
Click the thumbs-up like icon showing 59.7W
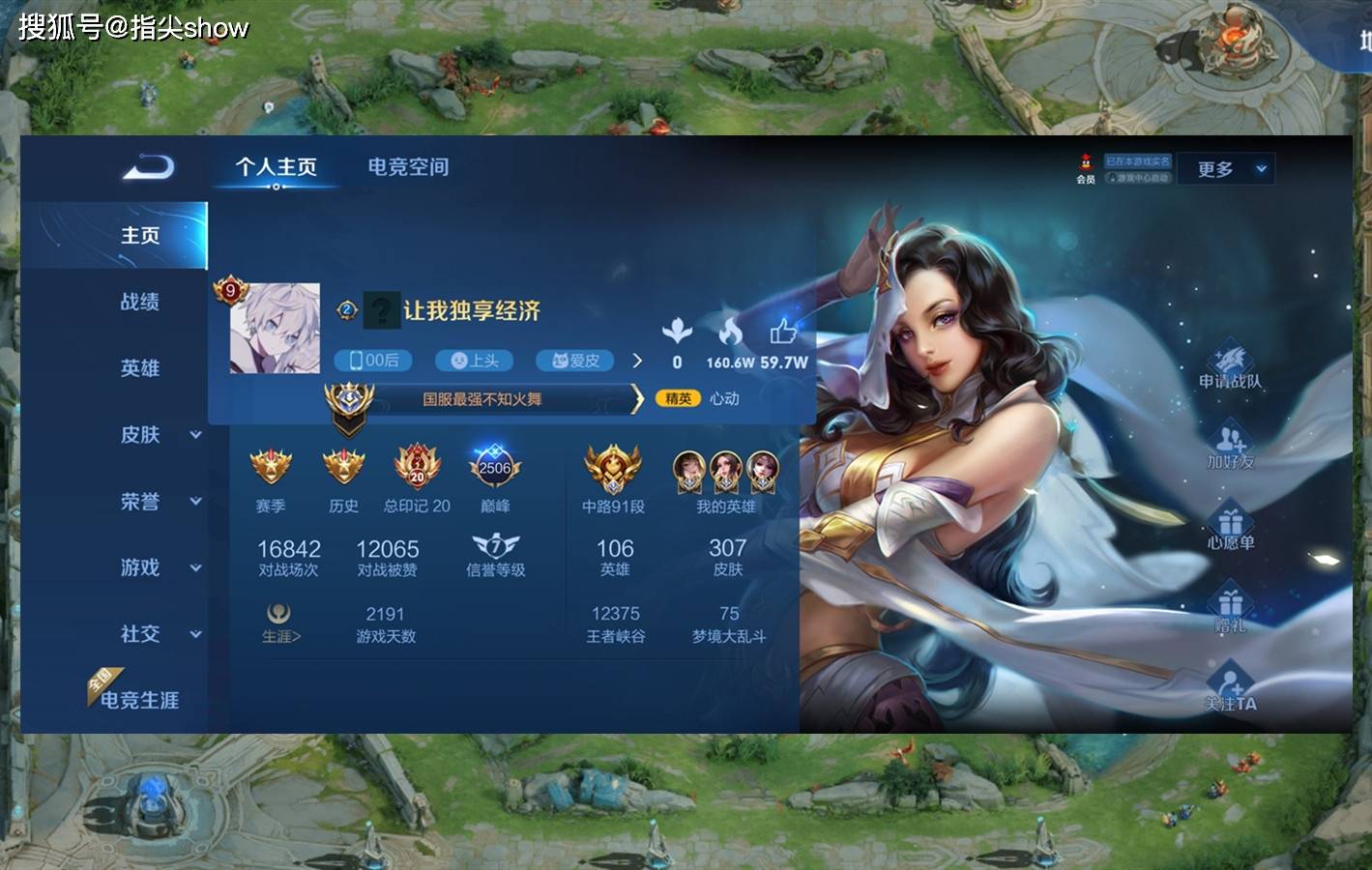[x=782, y=333]
